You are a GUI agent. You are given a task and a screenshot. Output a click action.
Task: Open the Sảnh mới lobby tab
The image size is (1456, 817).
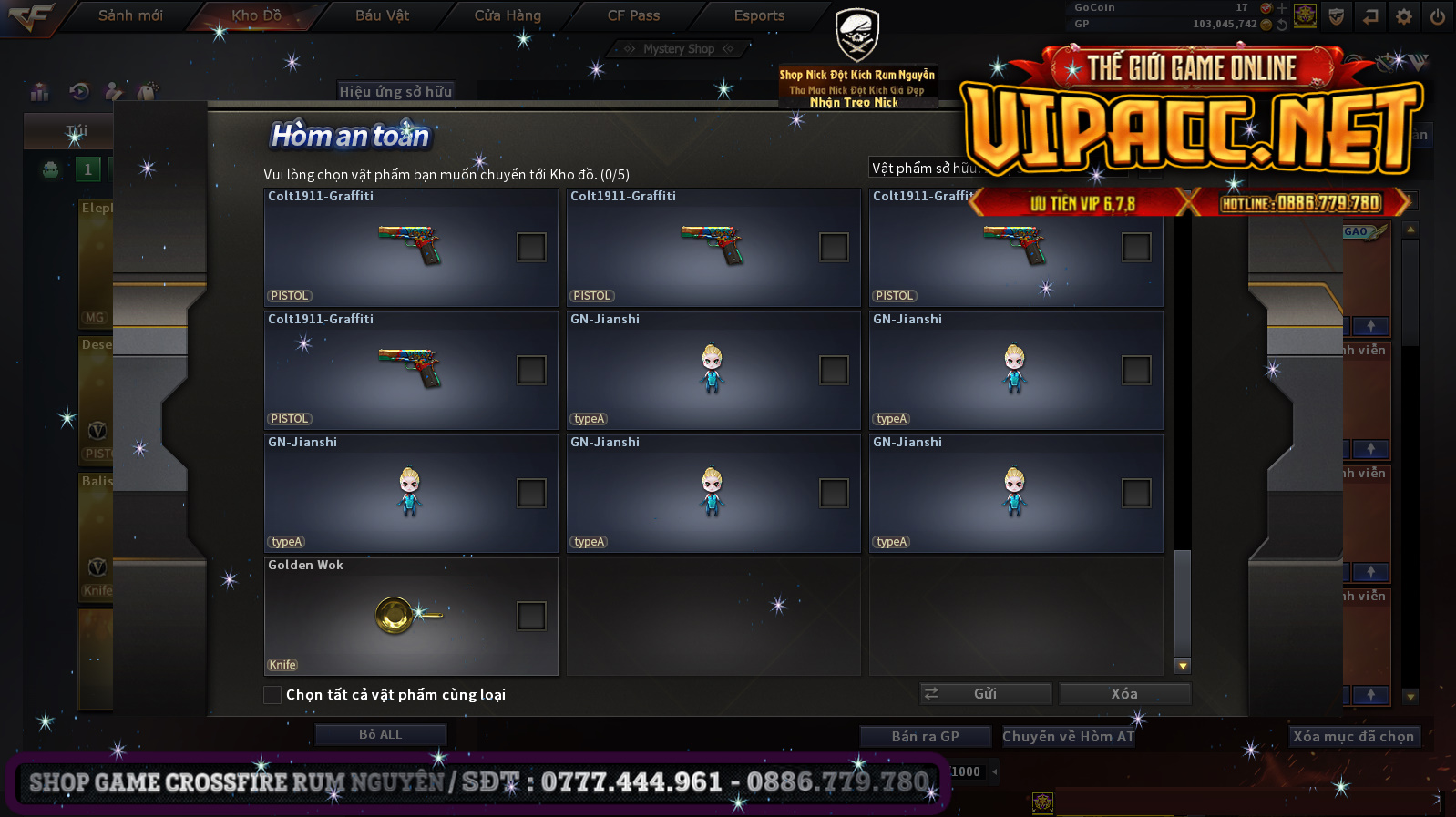tap(130, 15)
